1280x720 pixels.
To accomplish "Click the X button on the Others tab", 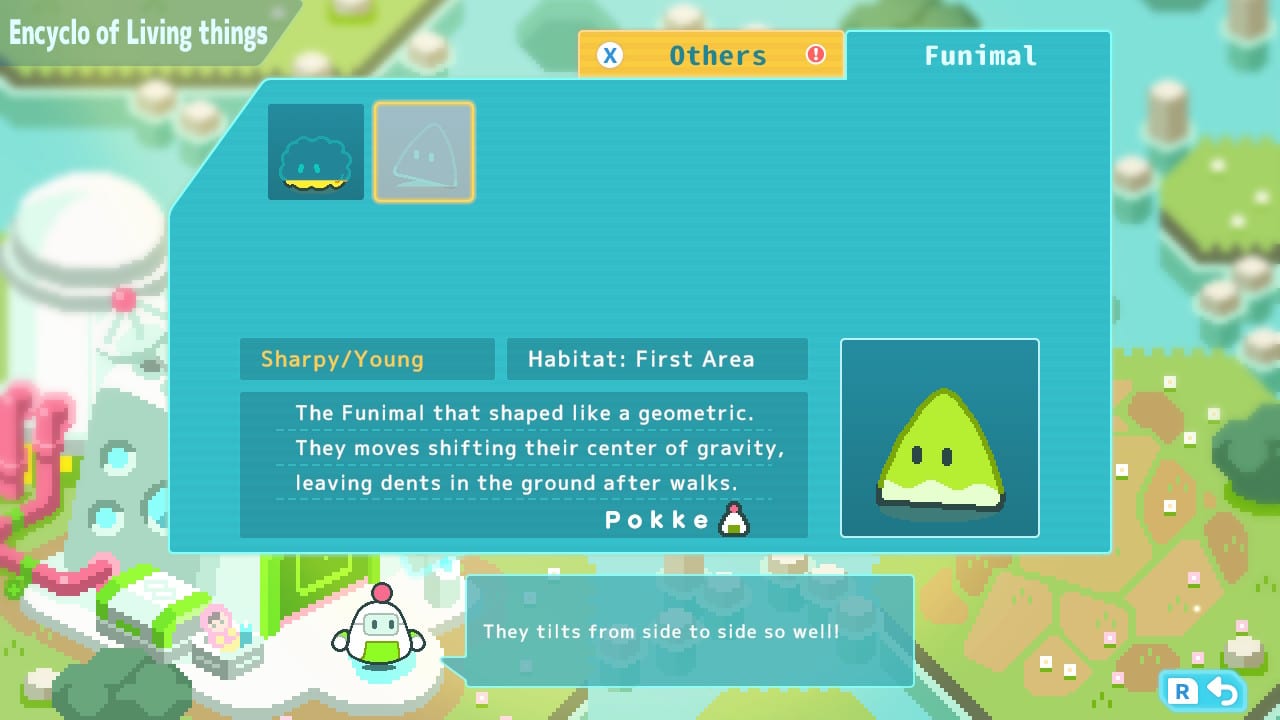I will 610,56.
